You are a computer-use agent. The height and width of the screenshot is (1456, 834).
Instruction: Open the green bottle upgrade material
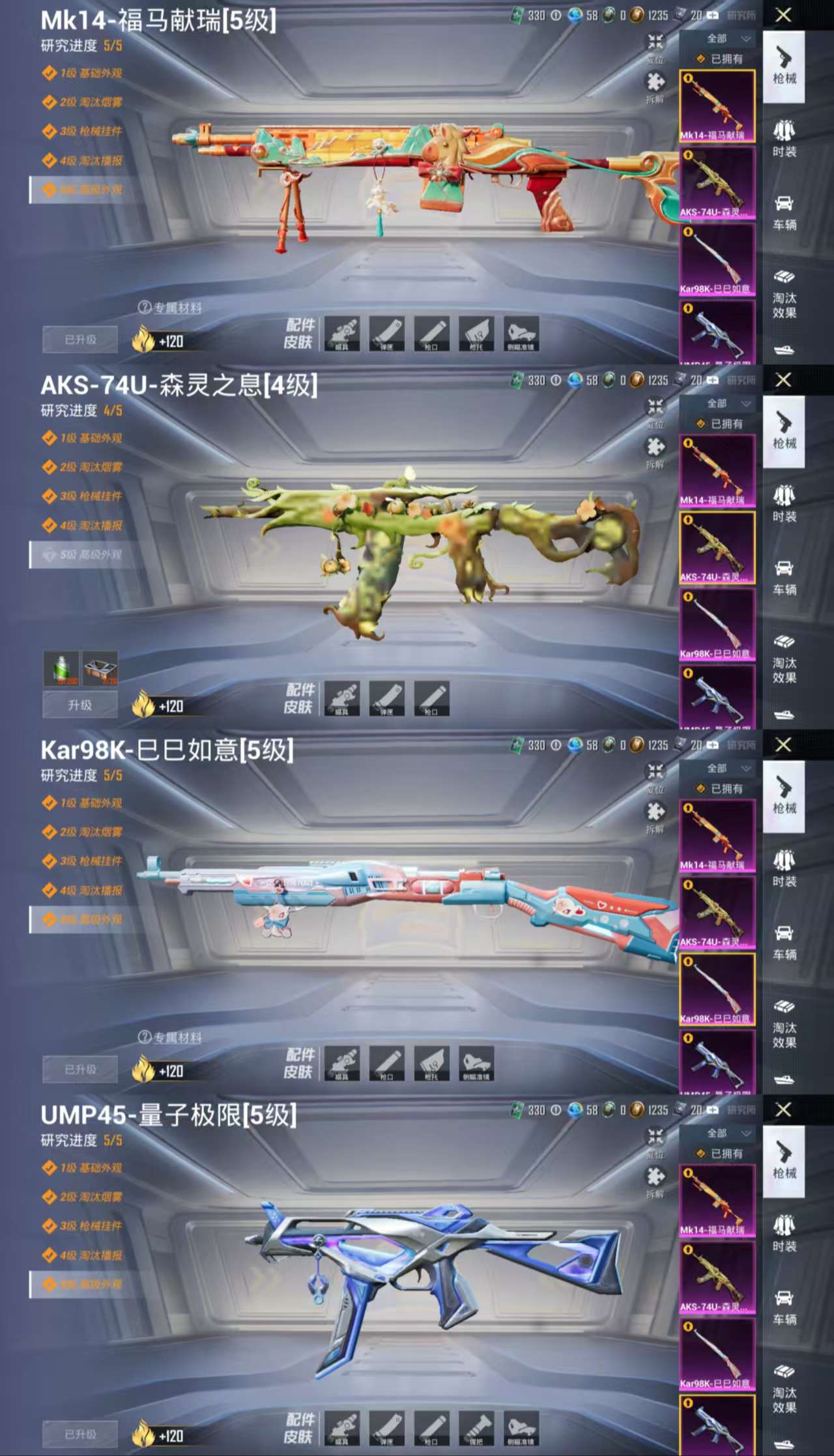point(61,668)
